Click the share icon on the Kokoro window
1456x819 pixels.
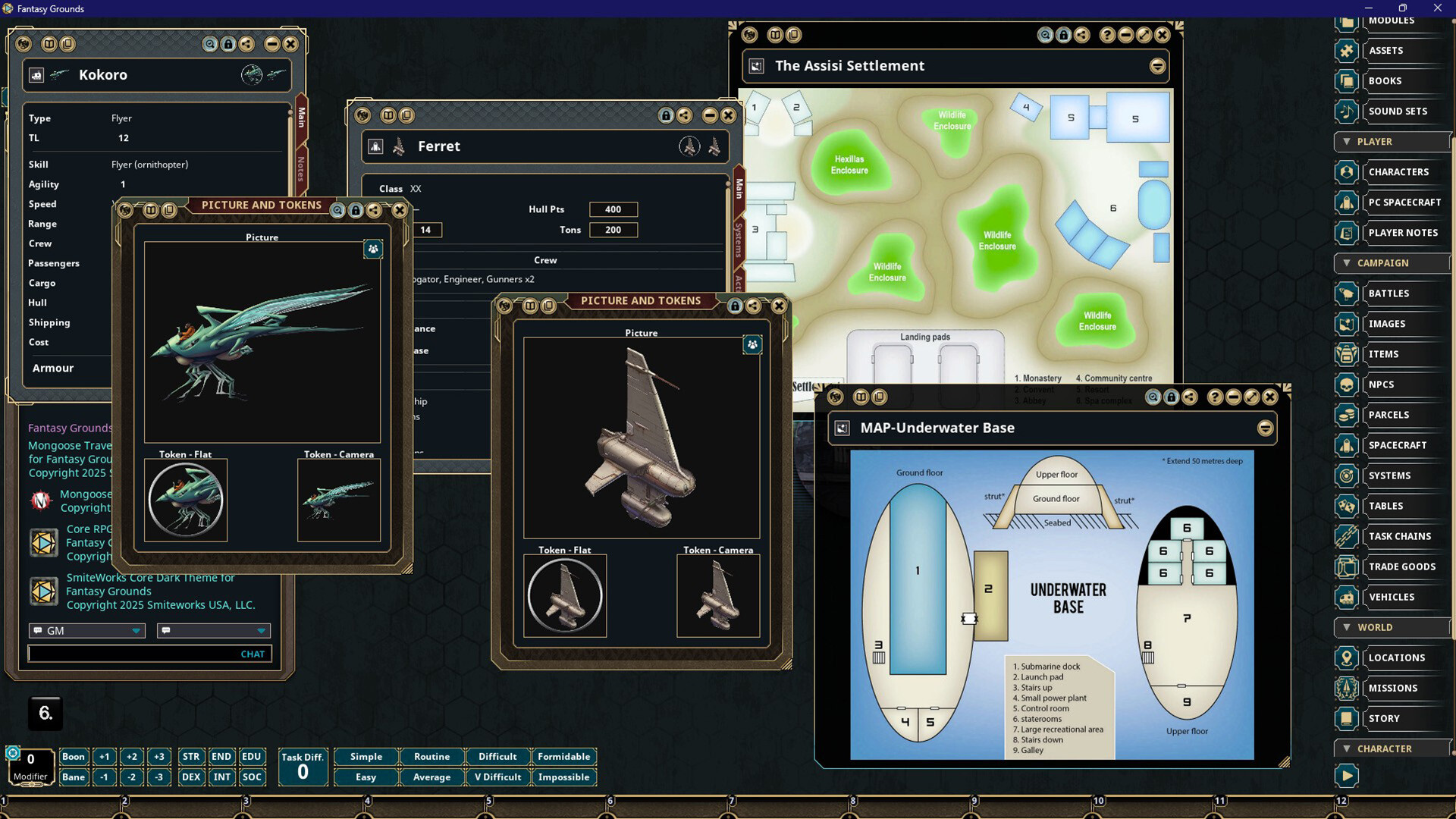click(247, 44)
